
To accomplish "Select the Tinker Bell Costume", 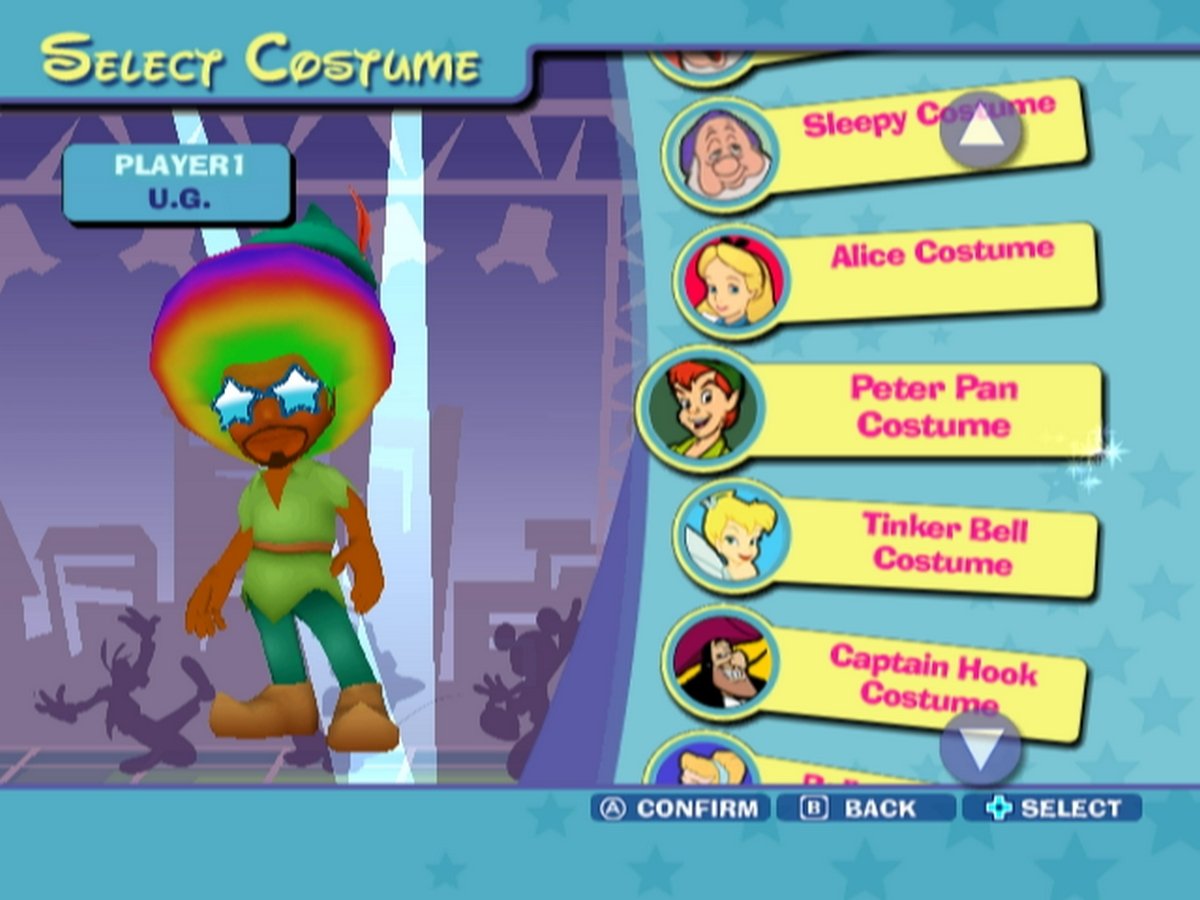I will [942, 543].
